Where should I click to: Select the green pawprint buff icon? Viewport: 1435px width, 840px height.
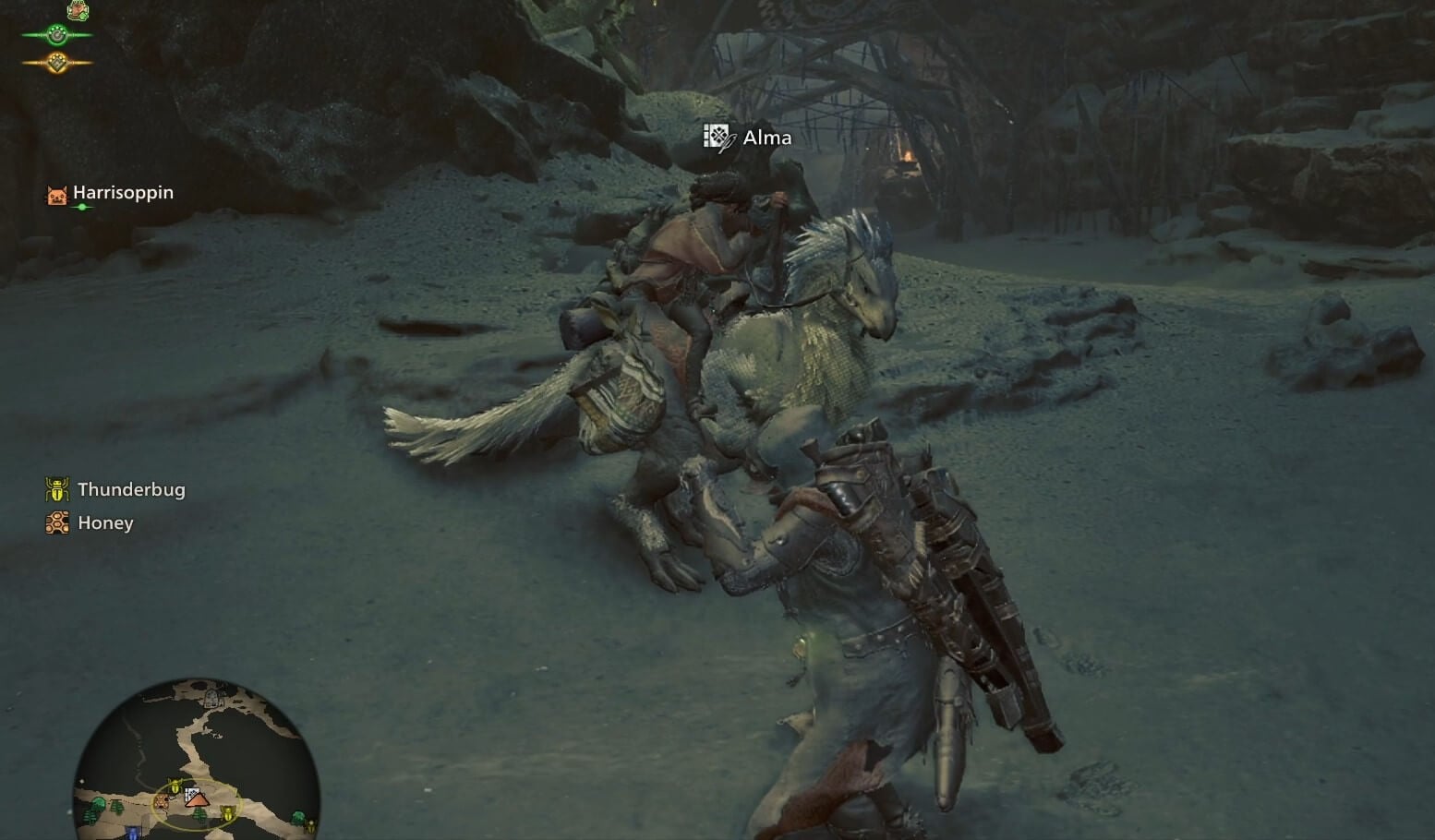(x=57, y=35)
